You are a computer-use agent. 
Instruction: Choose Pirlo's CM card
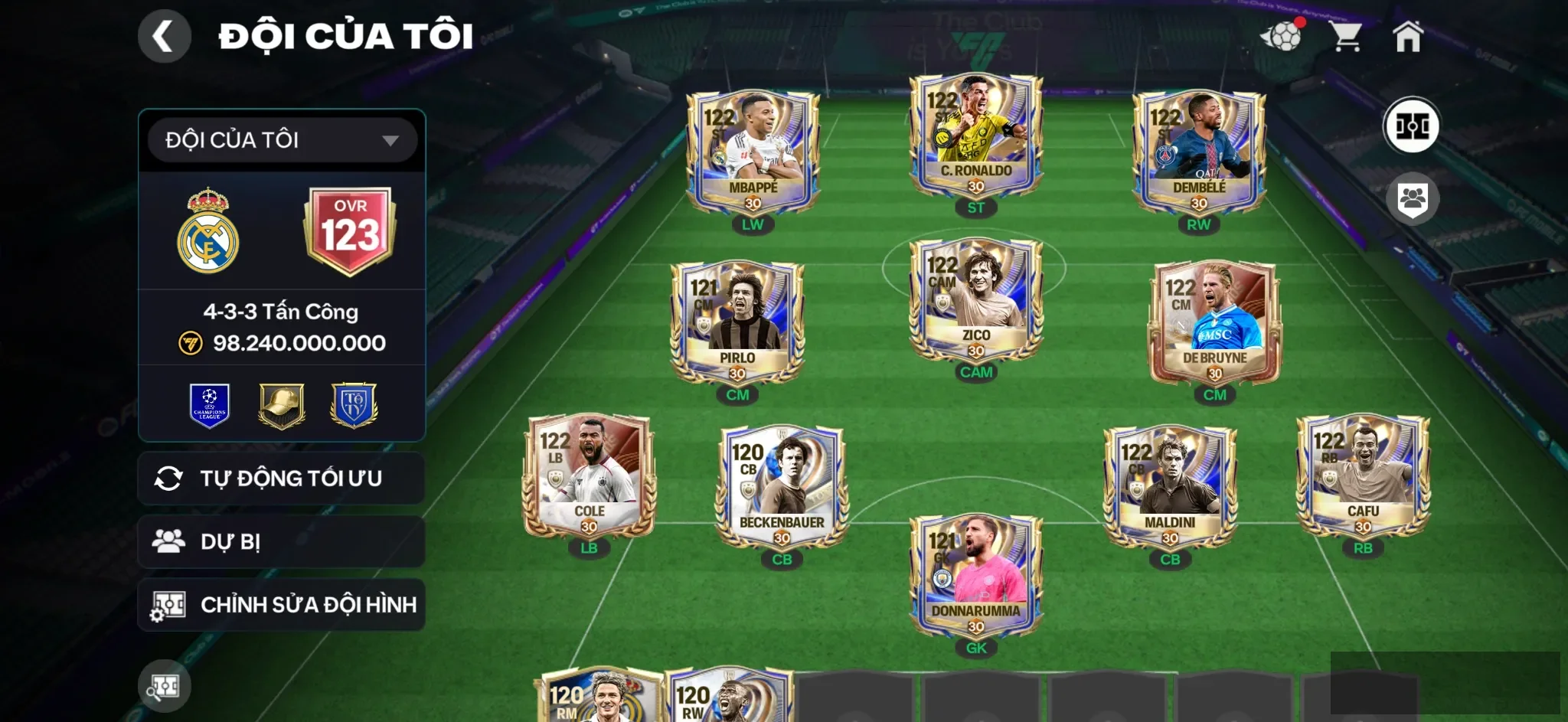tap(737, 323)
